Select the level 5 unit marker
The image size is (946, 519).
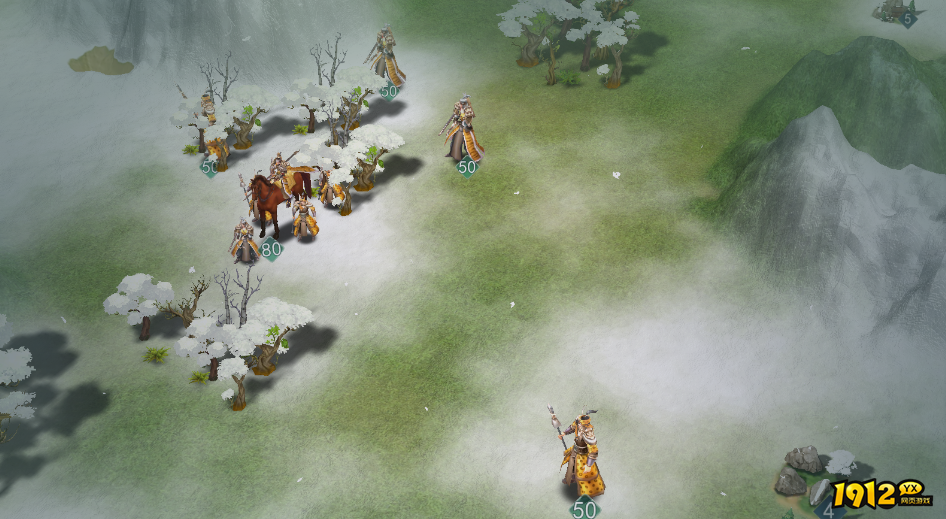(908, 18)
